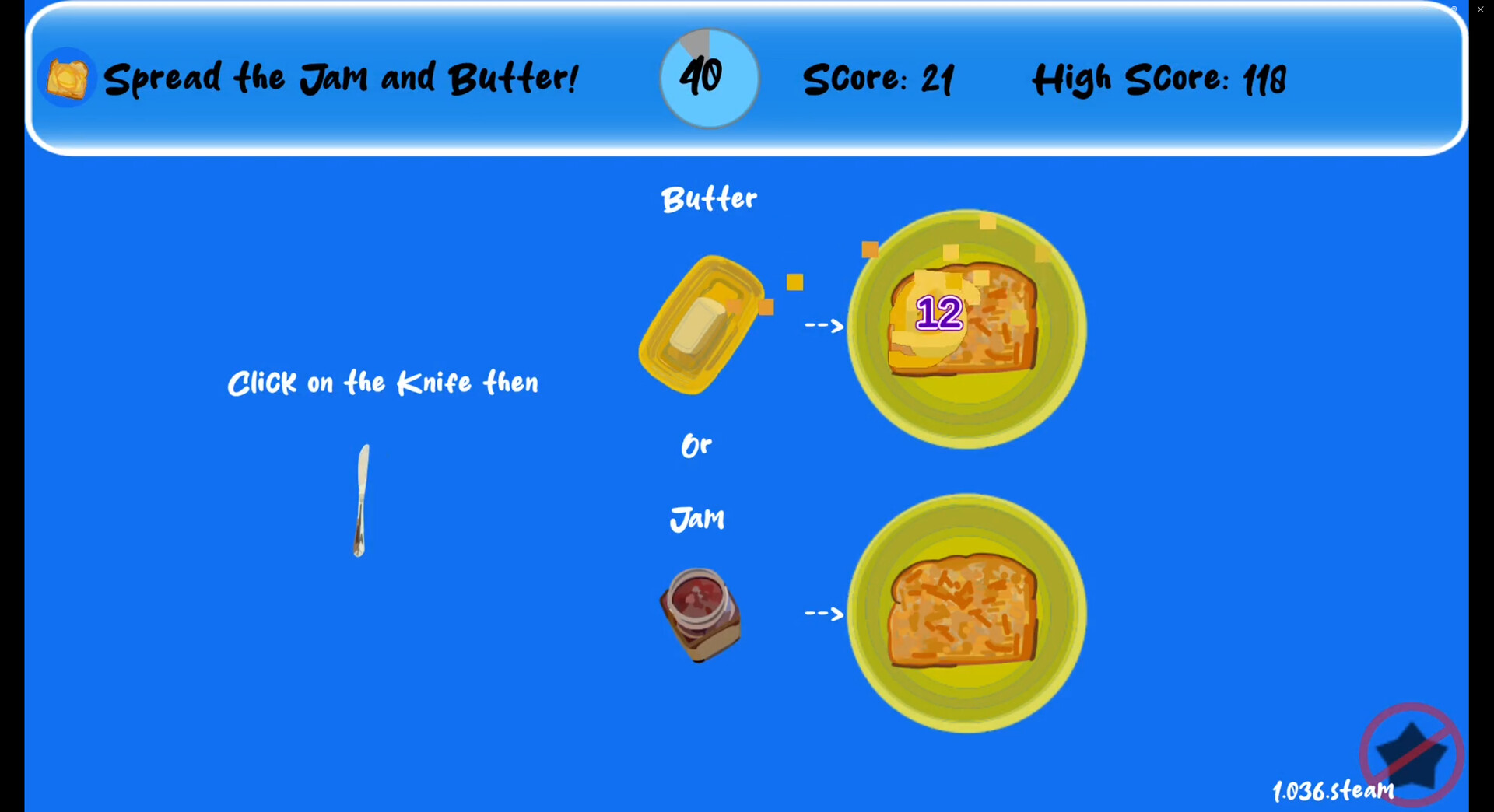The width and height of the screenshot is (1494, 812).
Task: Click the Score: 21 label
Action: 879,78
